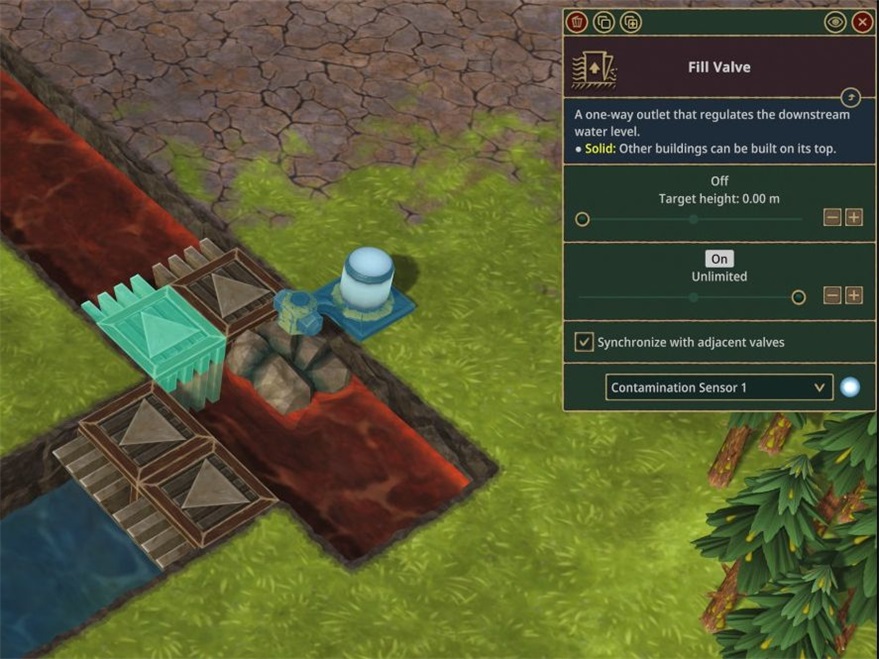Delete the Fill Valve with the trash icon

click(x=576, y=22)
